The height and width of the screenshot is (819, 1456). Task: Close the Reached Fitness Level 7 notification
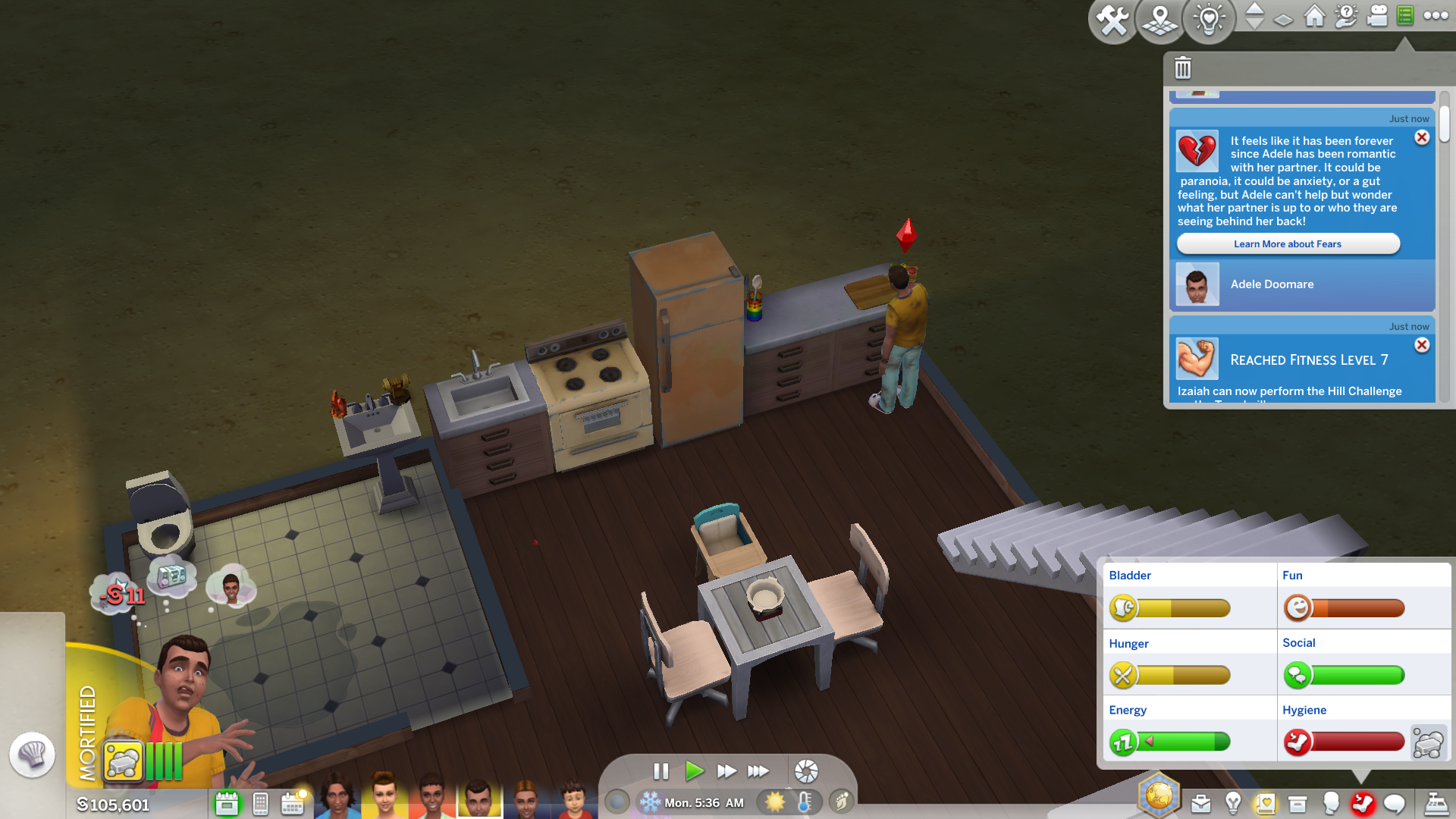point(1422,345)
